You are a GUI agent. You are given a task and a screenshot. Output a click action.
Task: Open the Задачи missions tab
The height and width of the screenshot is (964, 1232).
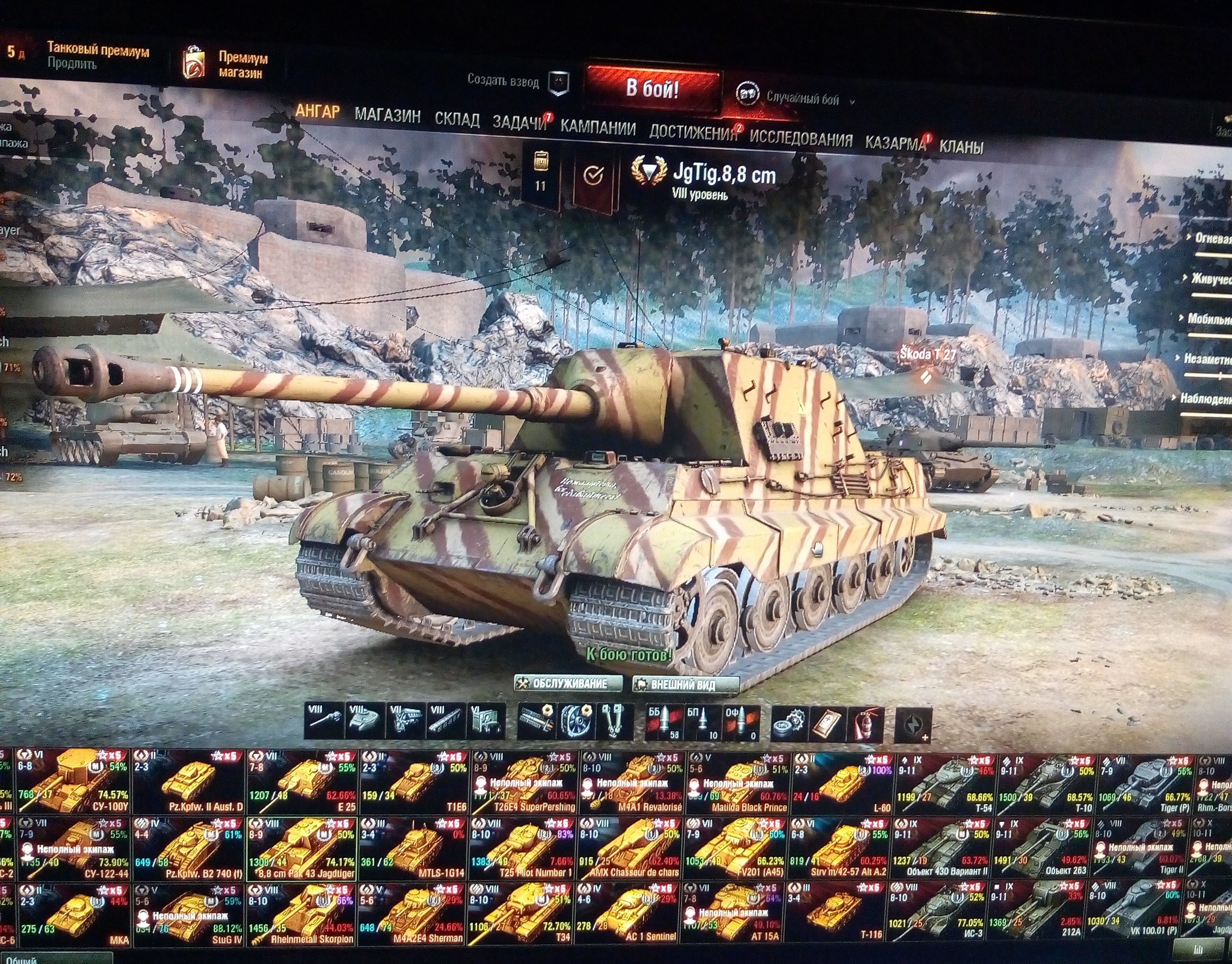point(519,123)
